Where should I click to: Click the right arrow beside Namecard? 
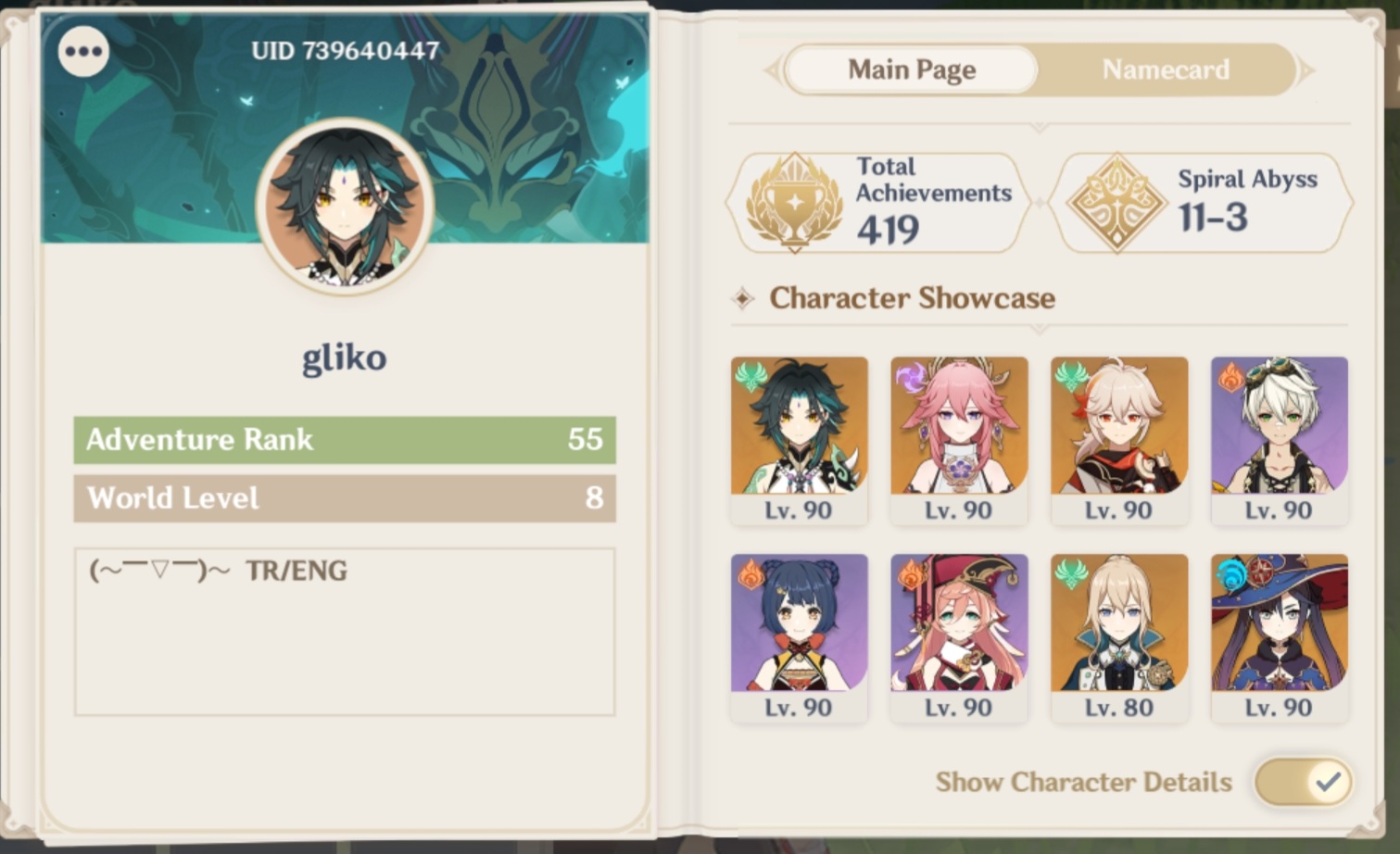pos(1306,69)
